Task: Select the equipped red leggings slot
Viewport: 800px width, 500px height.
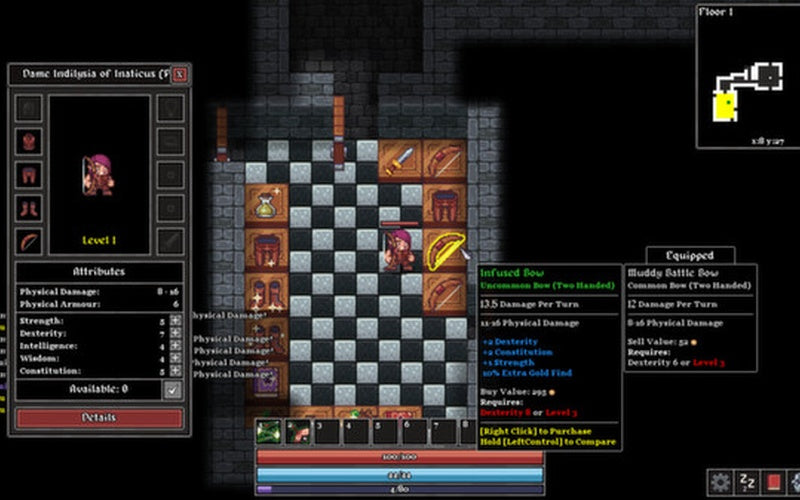Action: pos(29,175)
